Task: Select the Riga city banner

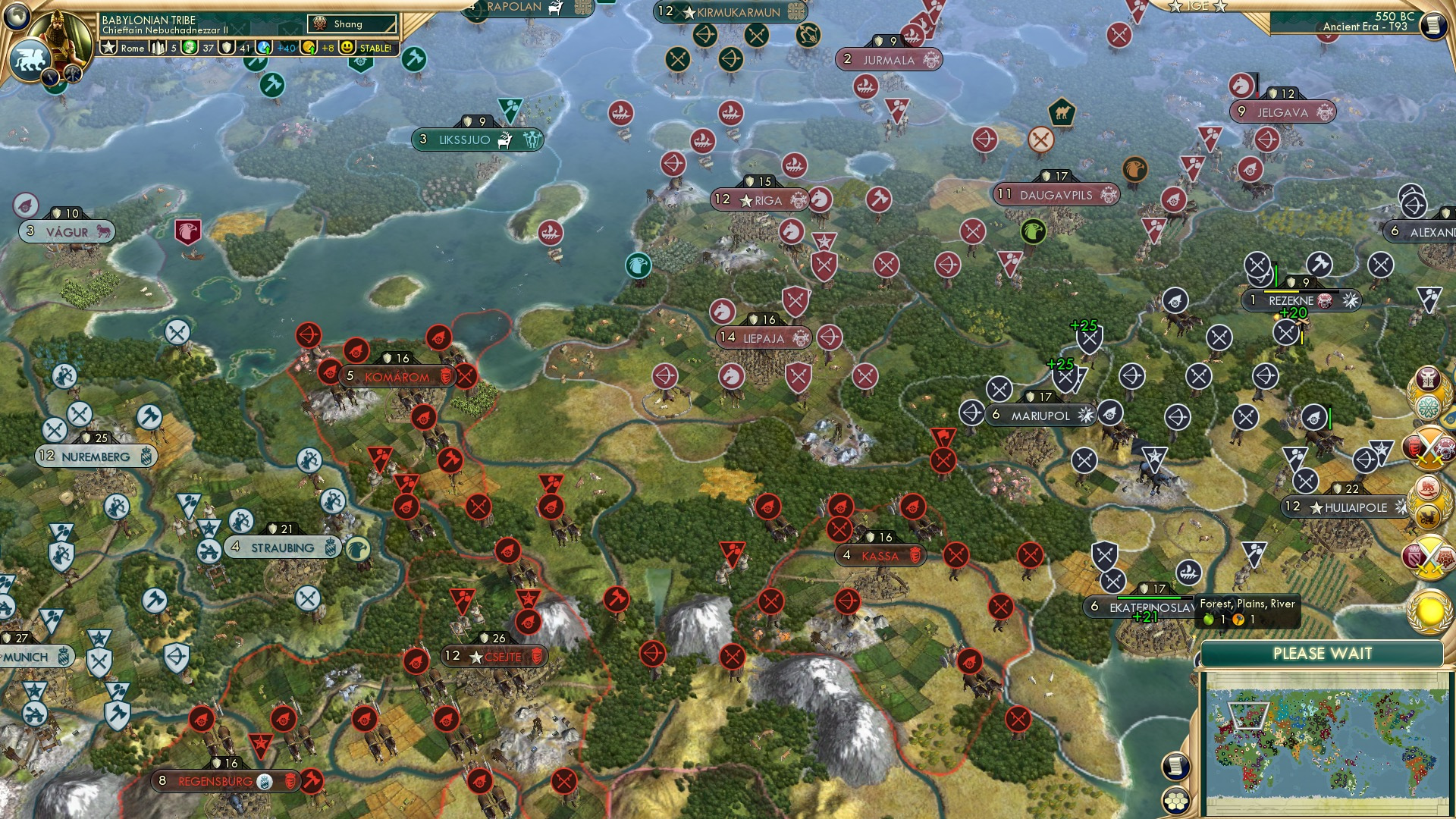Action: point(762,199)
